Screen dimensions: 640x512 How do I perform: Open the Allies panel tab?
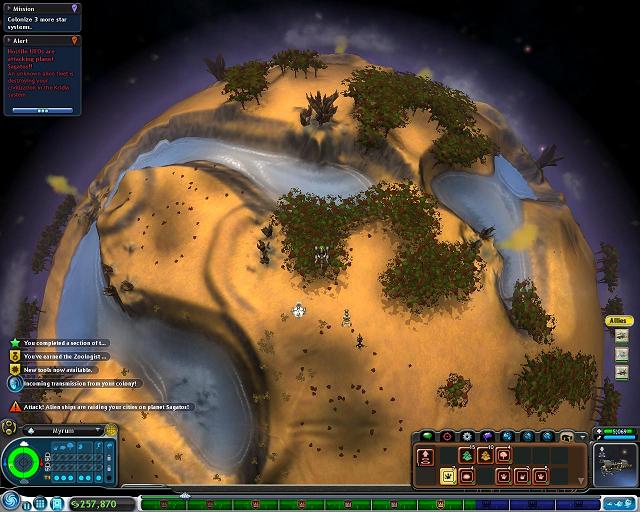point(620,321)
